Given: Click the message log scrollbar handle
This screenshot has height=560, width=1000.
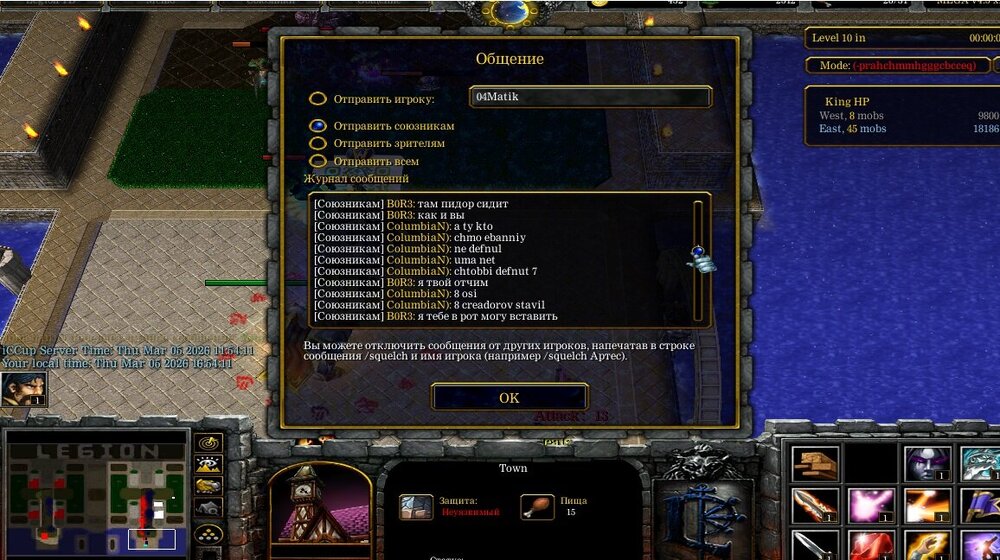Looking at the screenshot, I should tap(699, 258).
